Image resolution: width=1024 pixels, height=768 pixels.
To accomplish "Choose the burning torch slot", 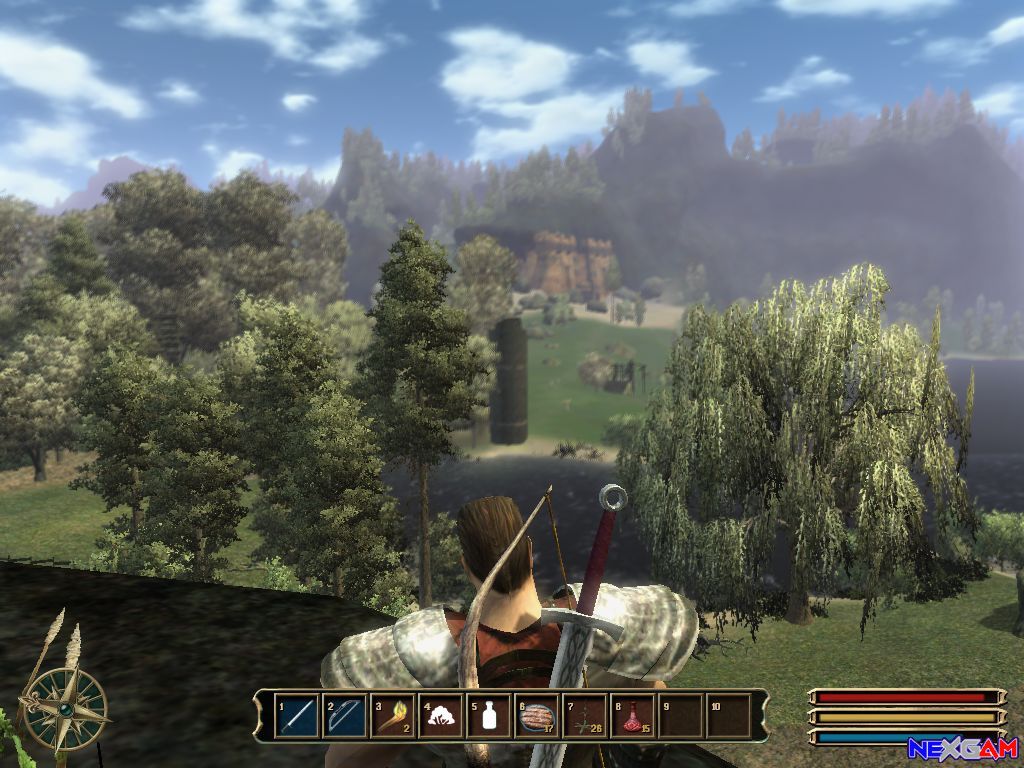I will [x=392, y=716].
